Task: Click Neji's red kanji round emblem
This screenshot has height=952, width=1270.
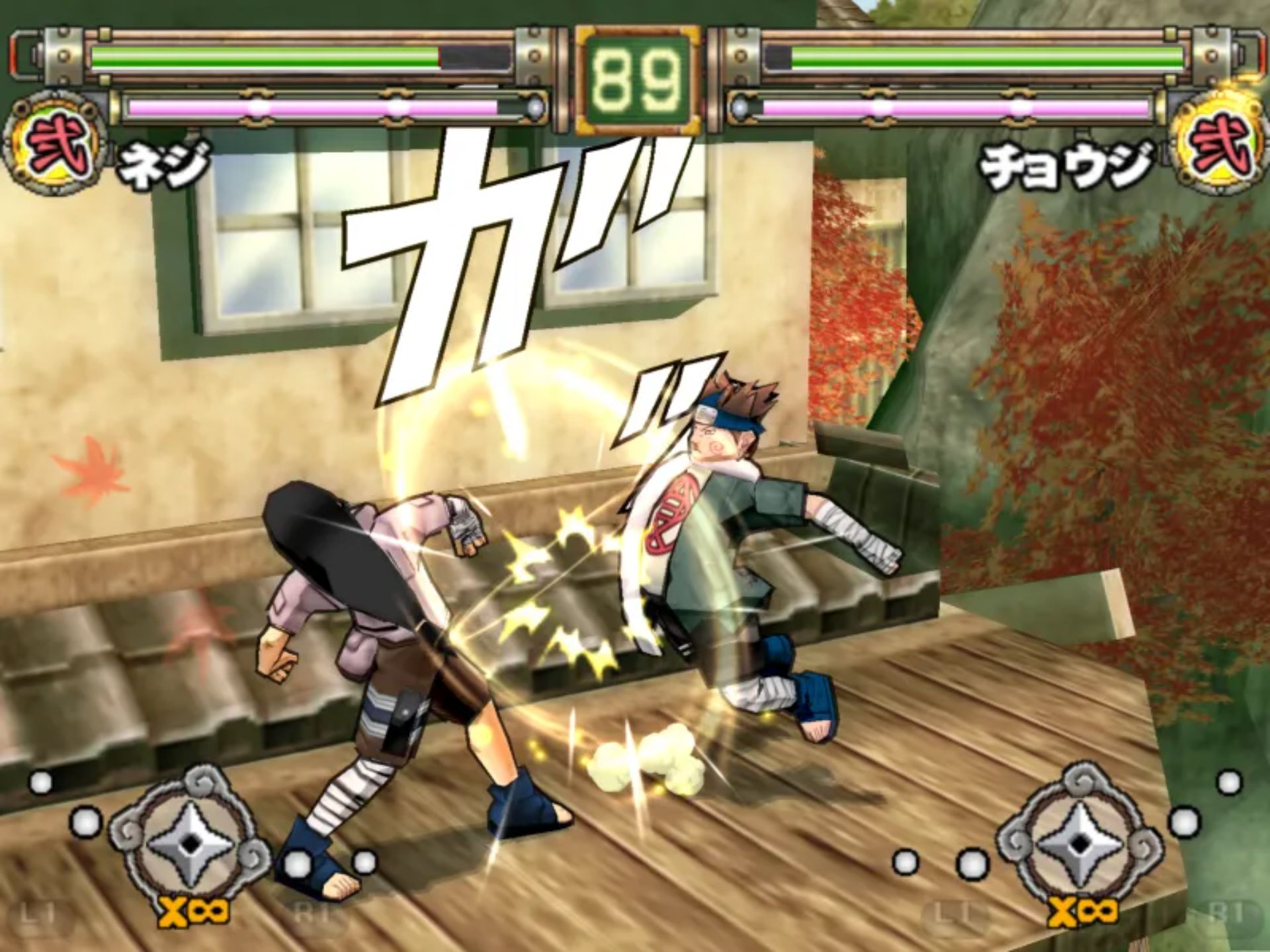Action: pos(55,145)
